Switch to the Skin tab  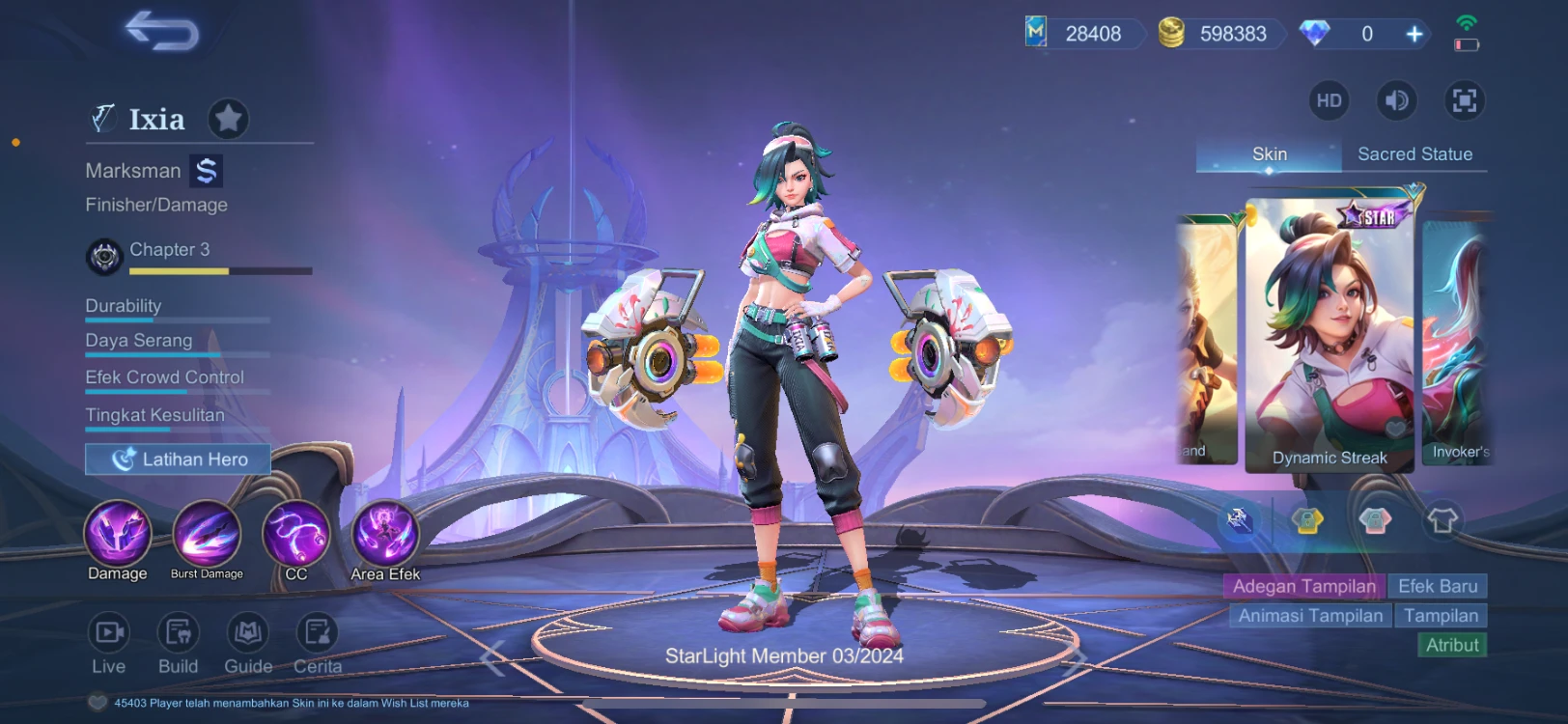(x=1269, y=154)
